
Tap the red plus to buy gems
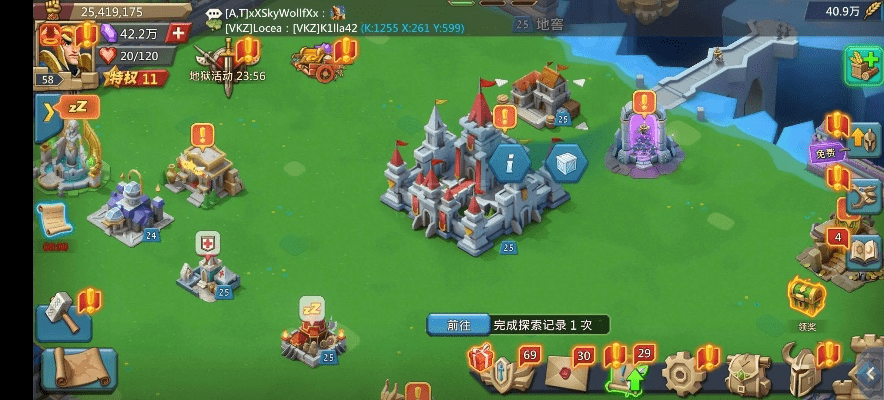179,33
